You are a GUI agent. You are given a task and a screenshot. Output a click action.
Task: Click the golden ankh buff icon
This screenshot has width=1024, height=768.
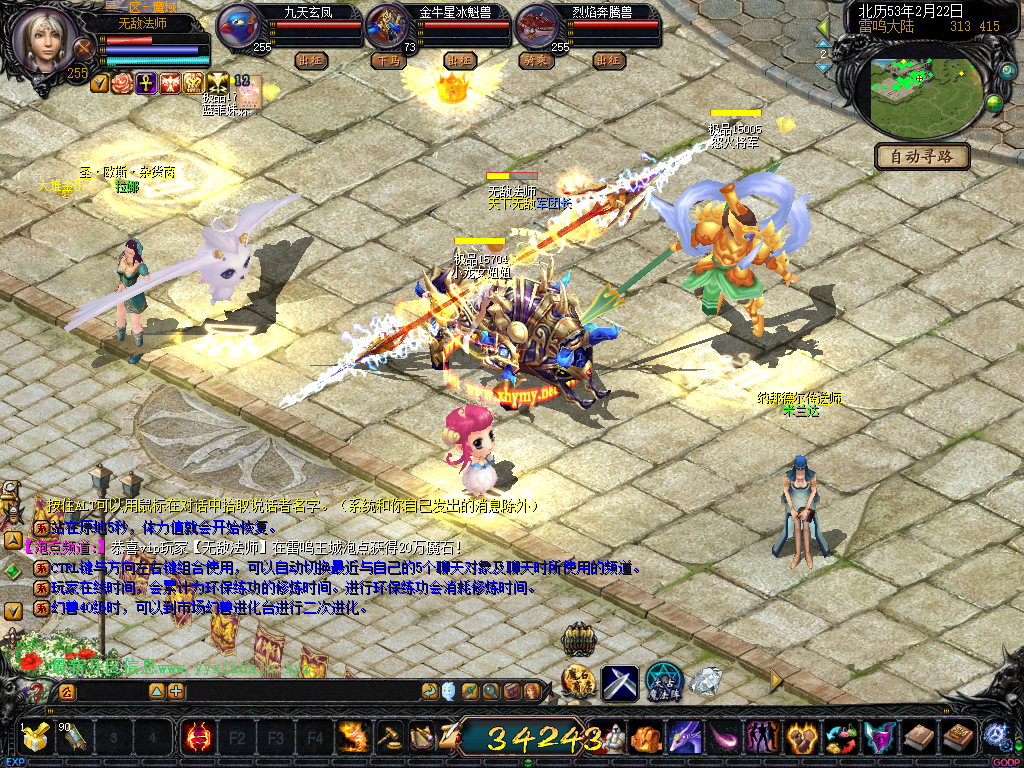pos(146,83)
